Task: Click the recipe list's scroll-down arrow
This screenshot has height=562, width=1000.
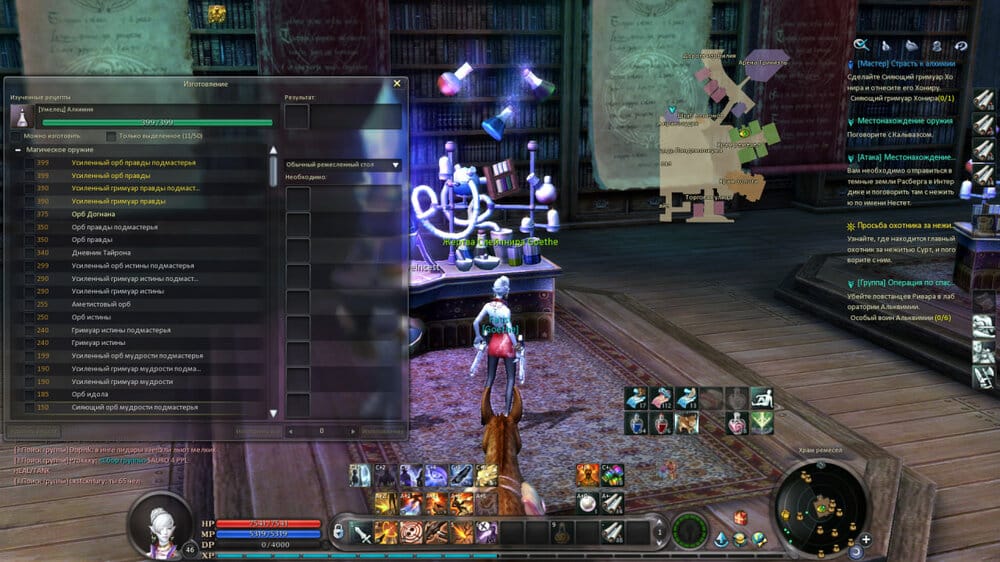Action: [274, 412]
